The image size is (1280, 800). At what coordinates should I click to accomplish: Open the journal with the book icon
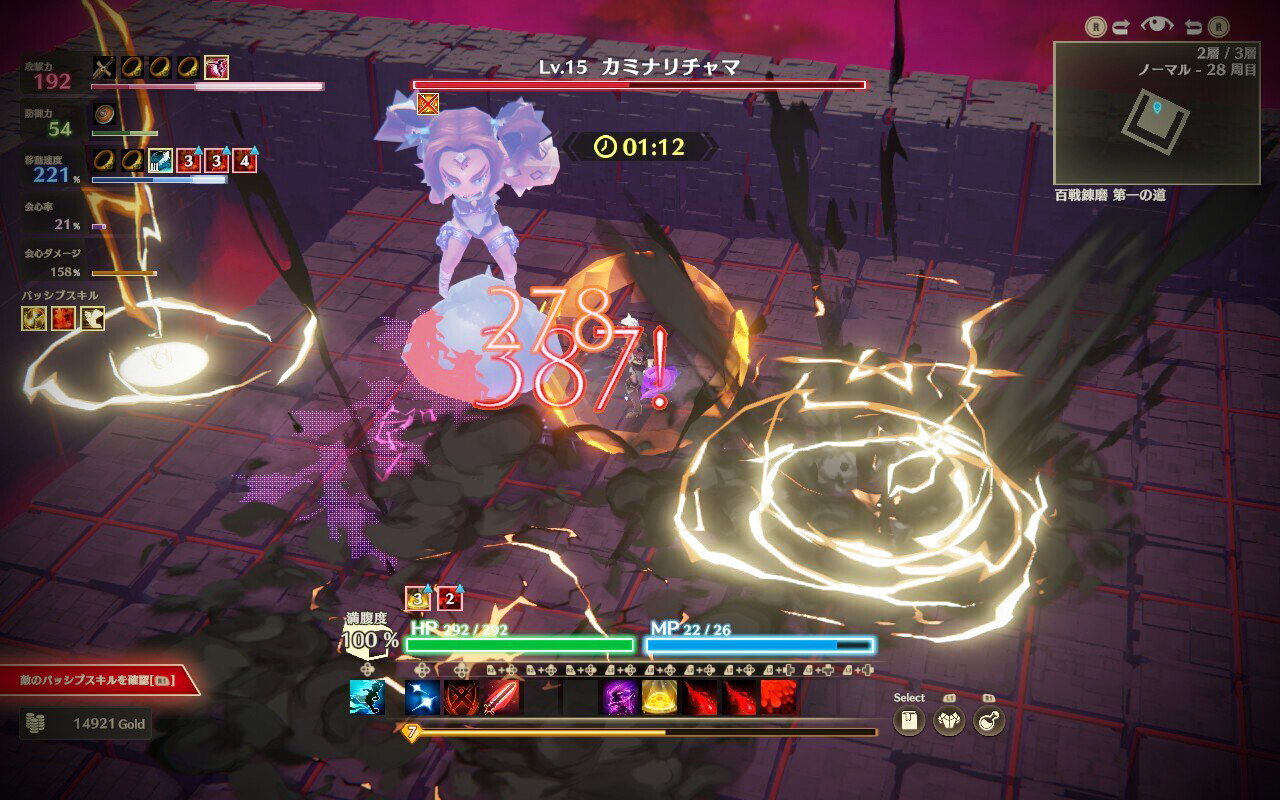[x=908, y=720]
